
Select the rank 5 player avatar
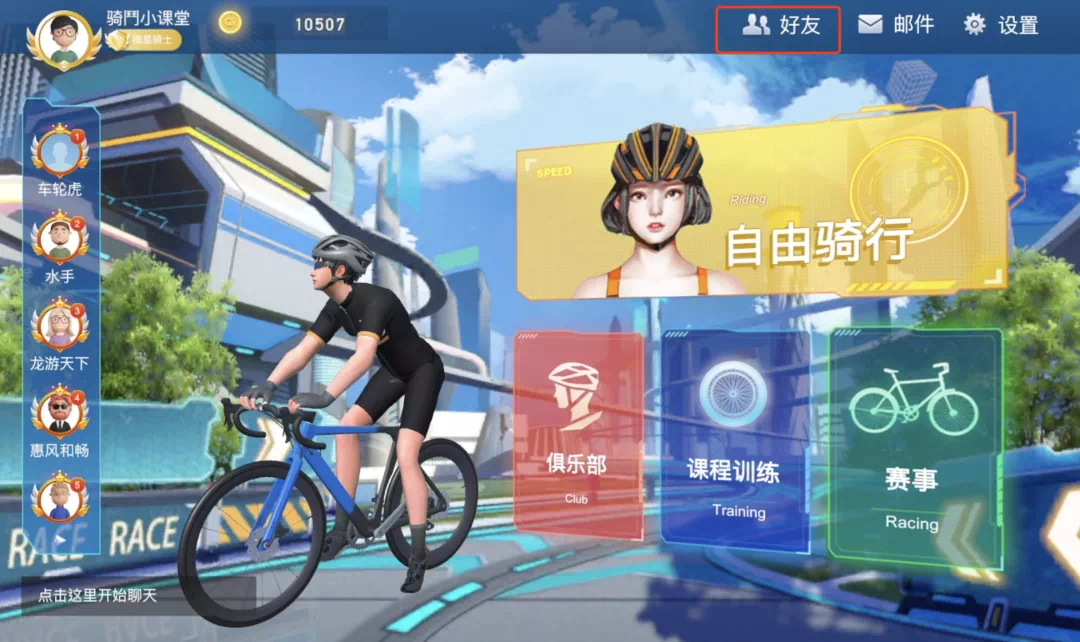(59, 502)
